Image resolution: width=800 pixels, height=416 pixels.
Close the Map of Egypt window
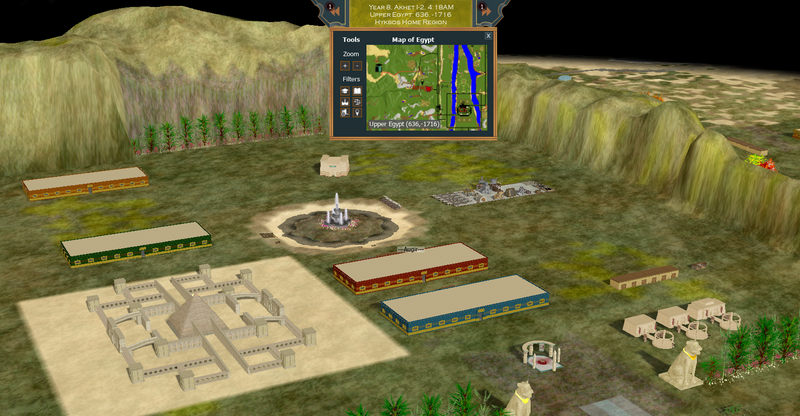488,36
